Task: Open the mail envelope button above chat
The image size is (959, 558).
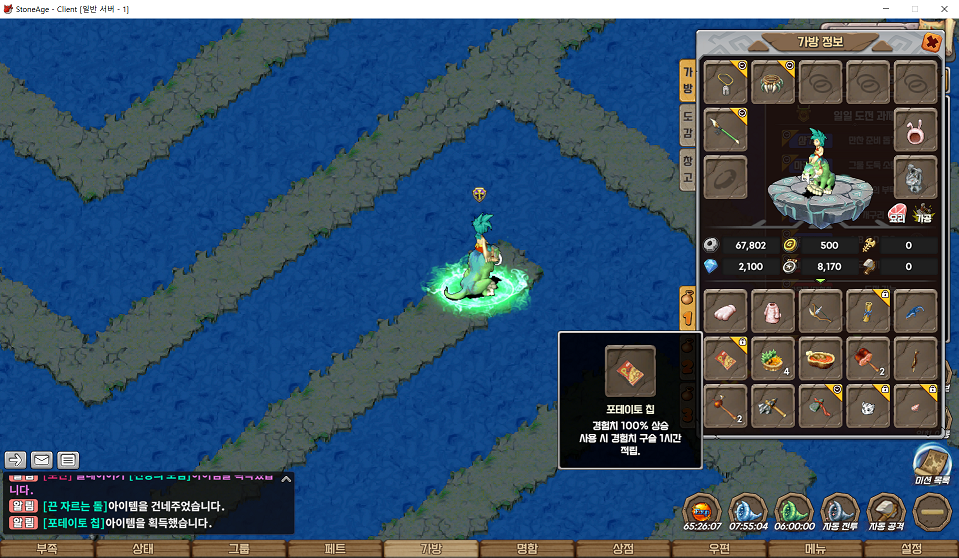Action: pyautogui.click(x=42, y=460)
